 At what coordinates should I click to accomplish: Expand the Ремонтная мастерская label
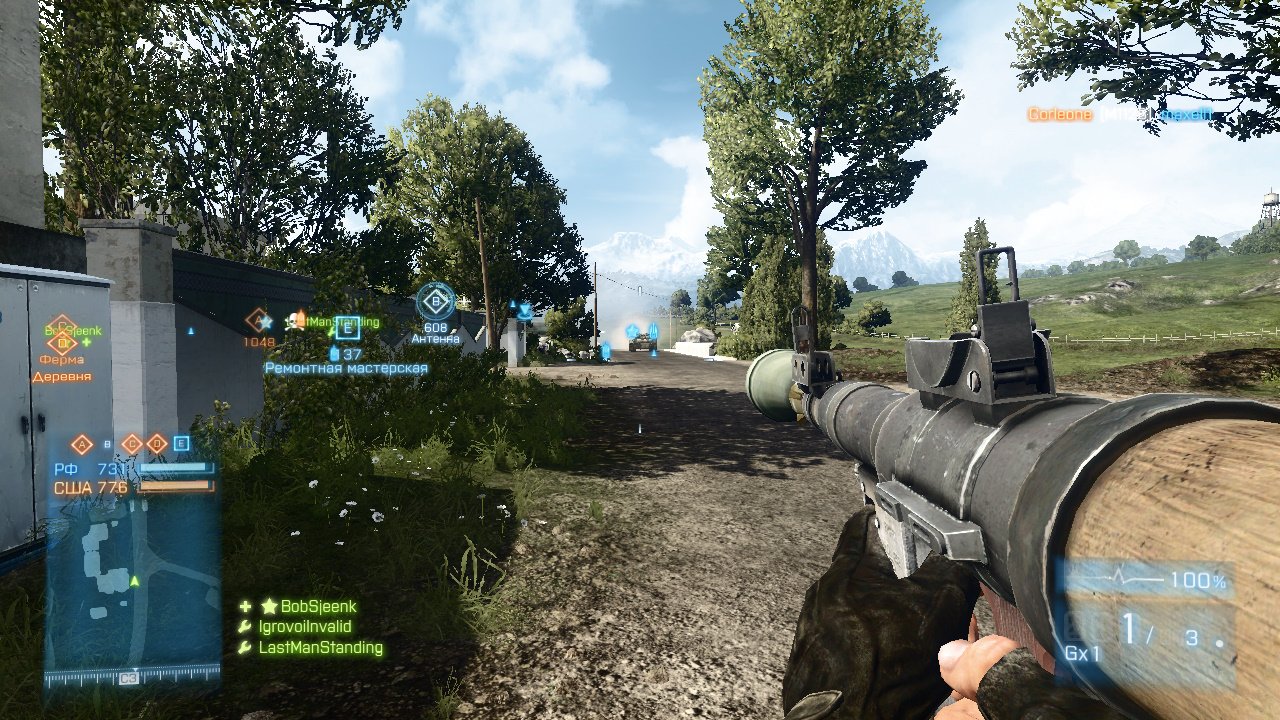pos(348,368)
